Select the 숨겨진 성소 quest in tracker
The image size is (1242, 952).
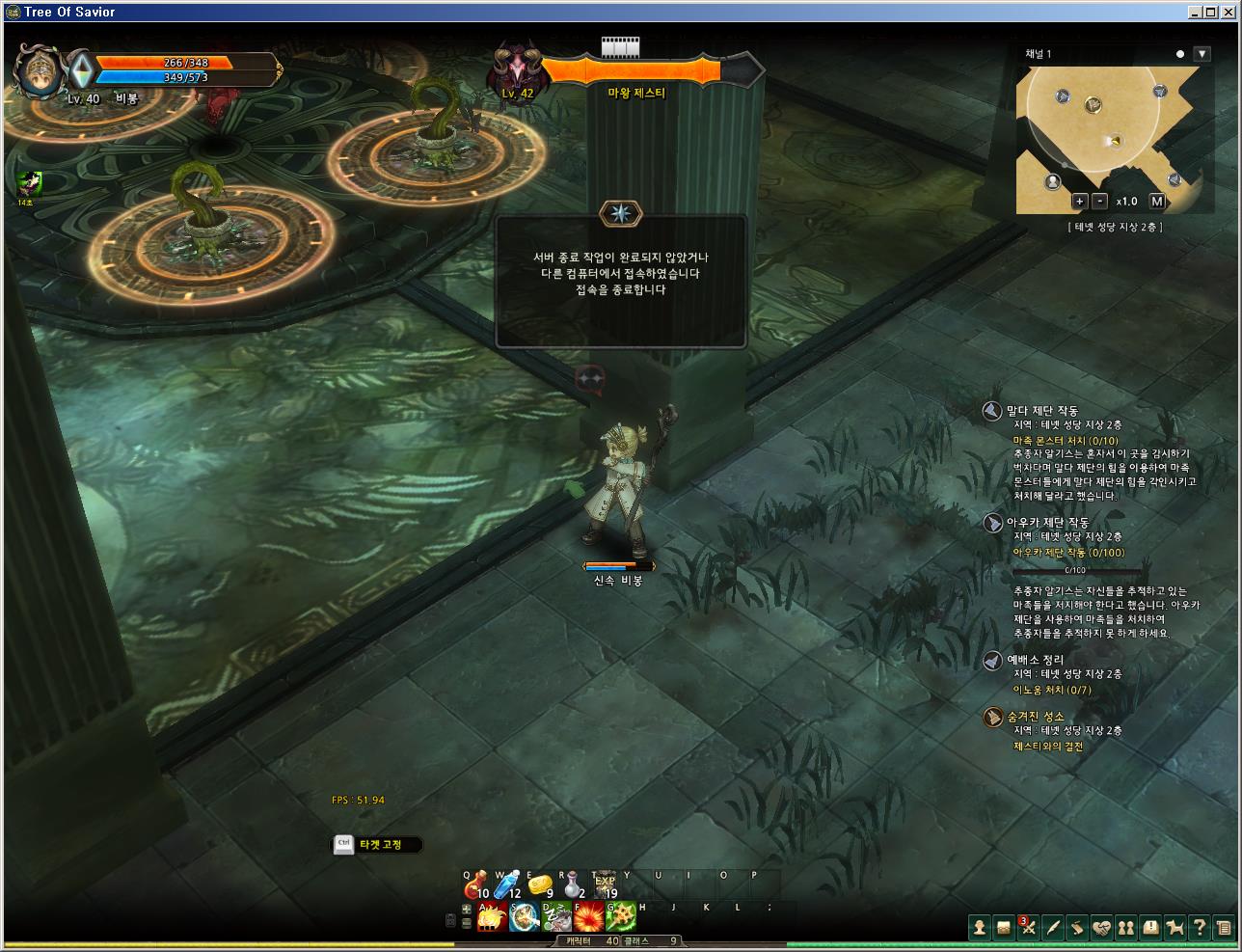coord(1036,717)
